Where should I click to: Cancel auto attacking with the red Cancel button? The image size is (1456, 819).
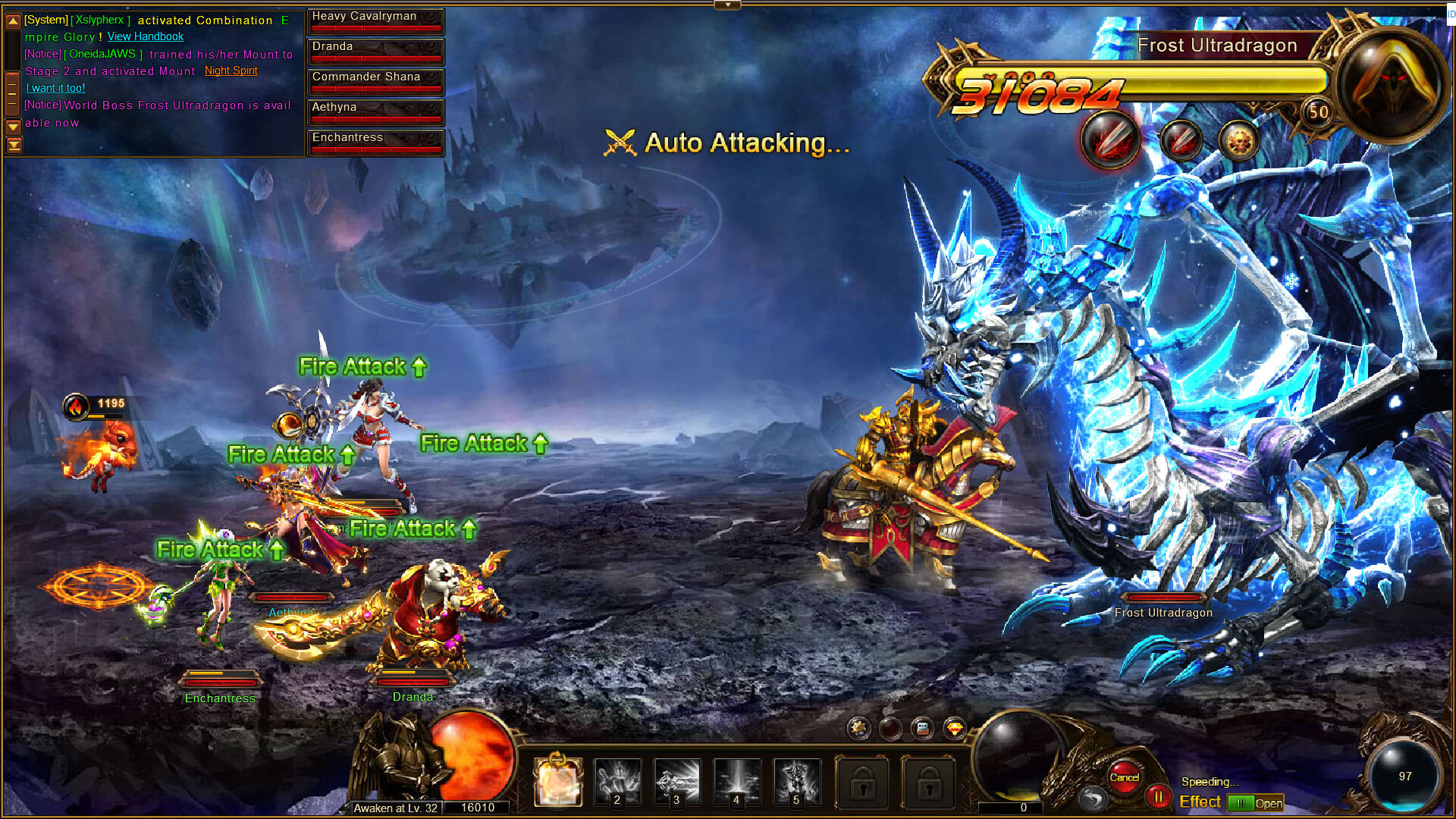(1124, 777)
